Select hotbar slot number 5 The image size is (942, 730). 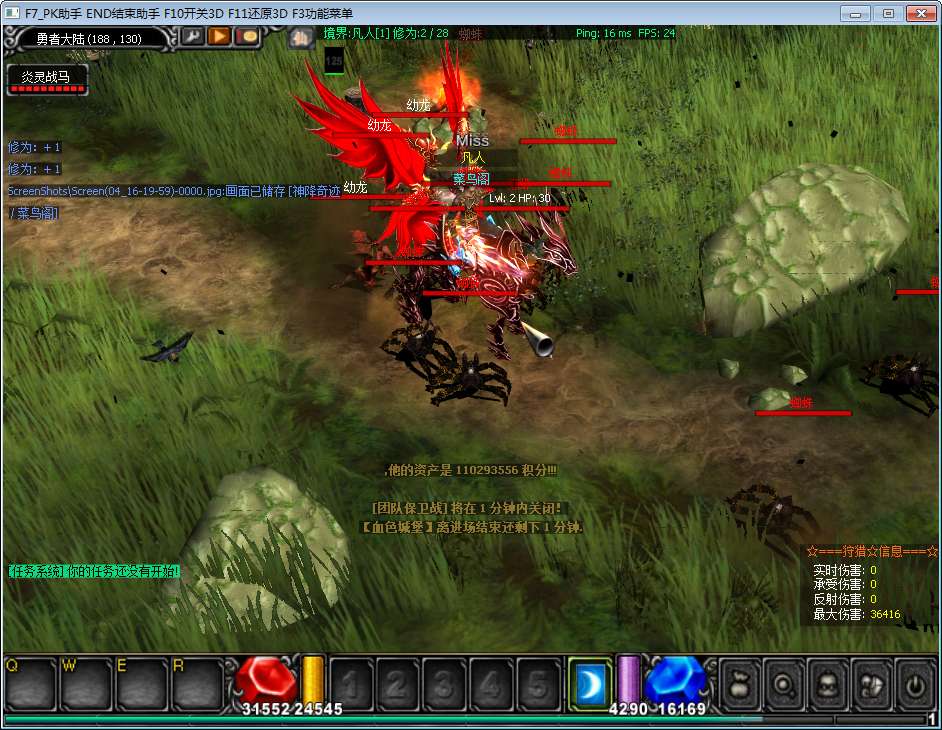click(x=538, y=684)
